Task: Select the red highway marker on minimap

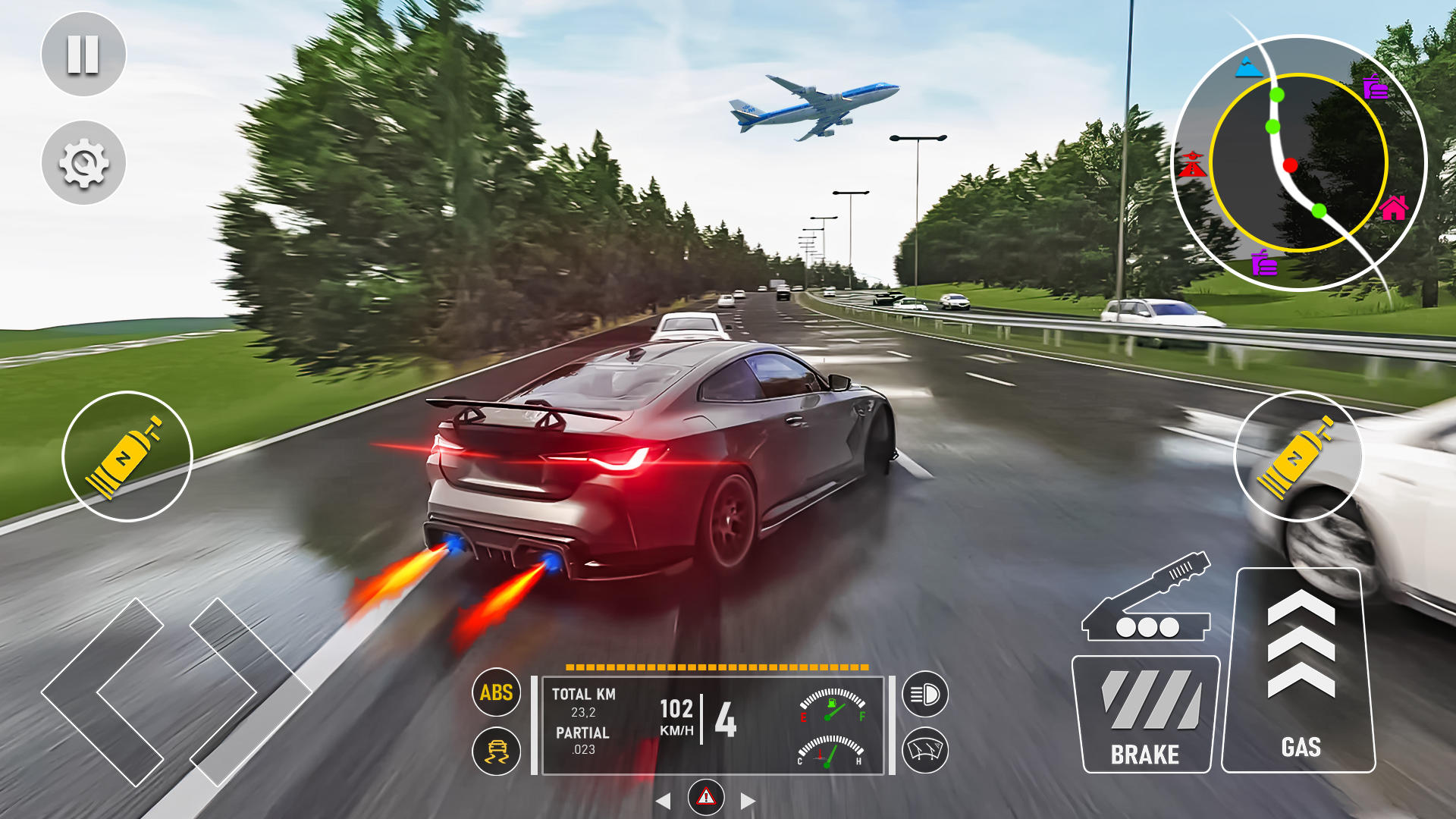Action: [1192, 165]
